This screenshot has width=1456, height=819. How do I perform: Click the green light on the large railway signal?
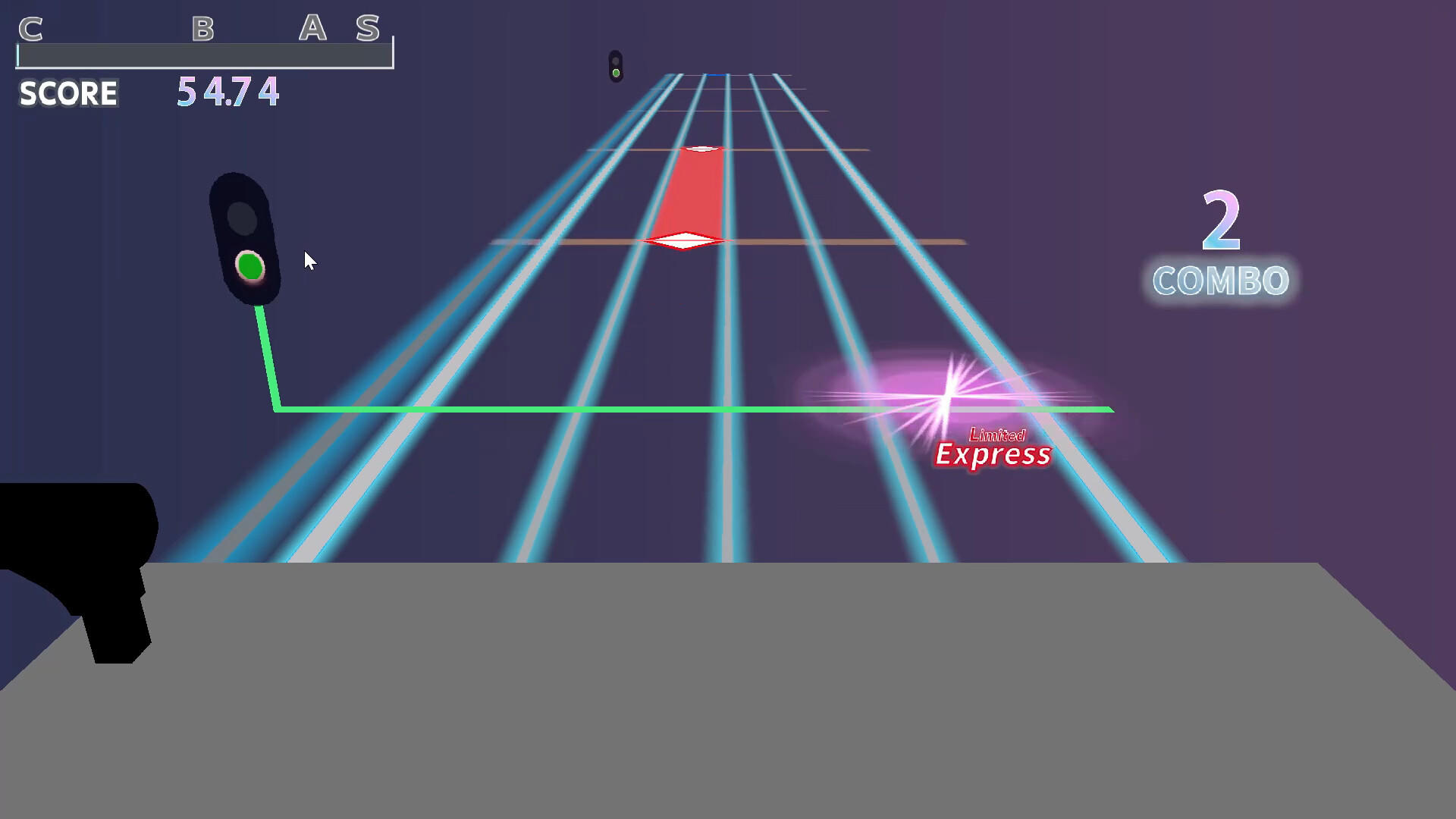(249, 265)
